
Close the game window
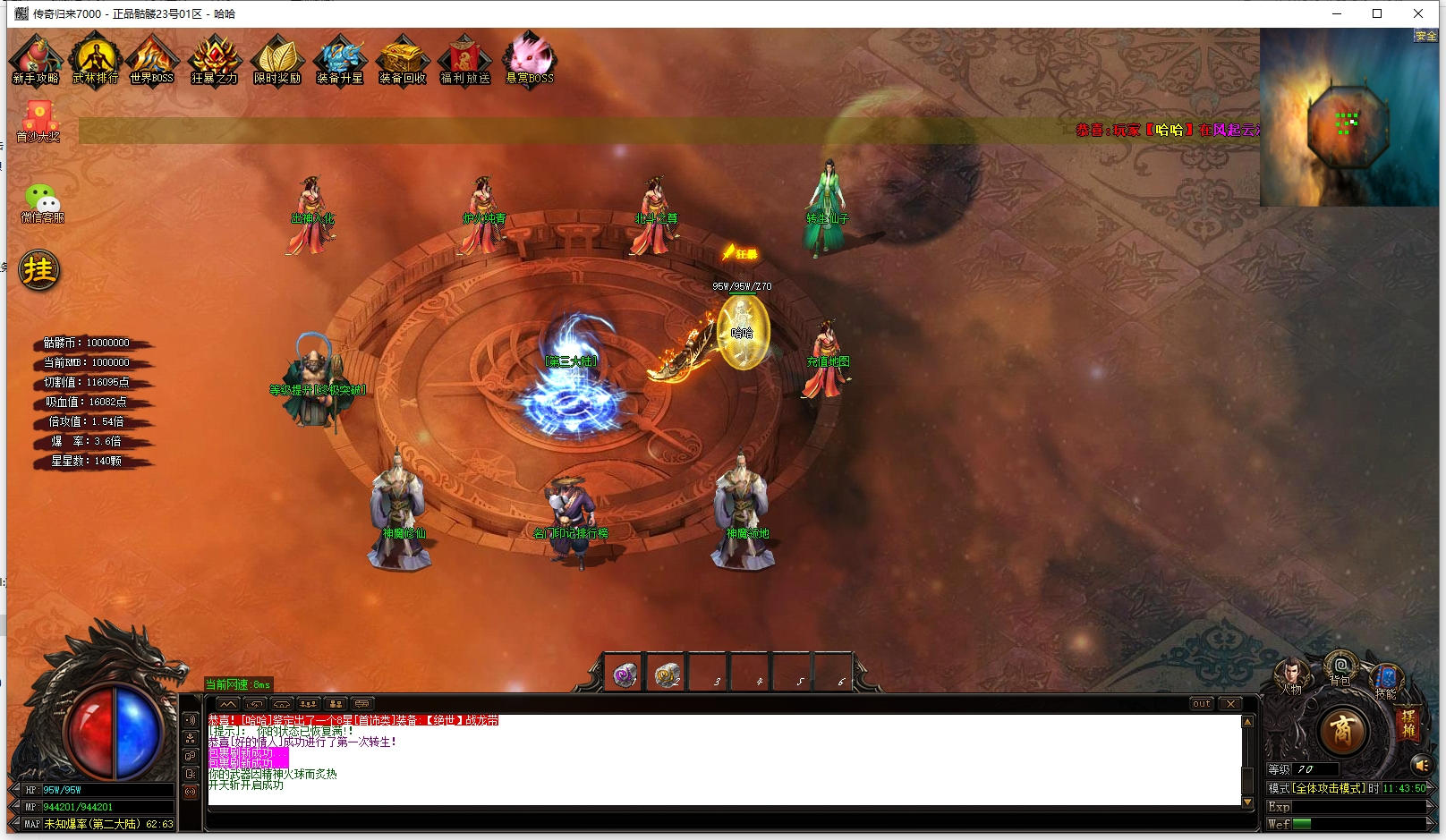(1418, 13)
